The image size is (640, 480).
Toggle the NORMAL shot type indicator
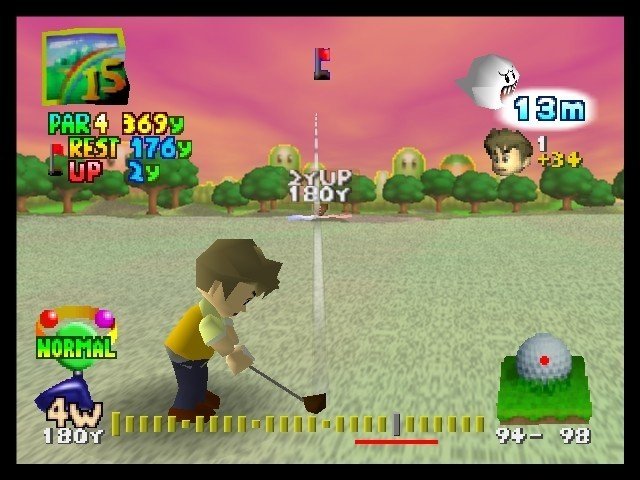pyautogui.click(x=76, y=336)
